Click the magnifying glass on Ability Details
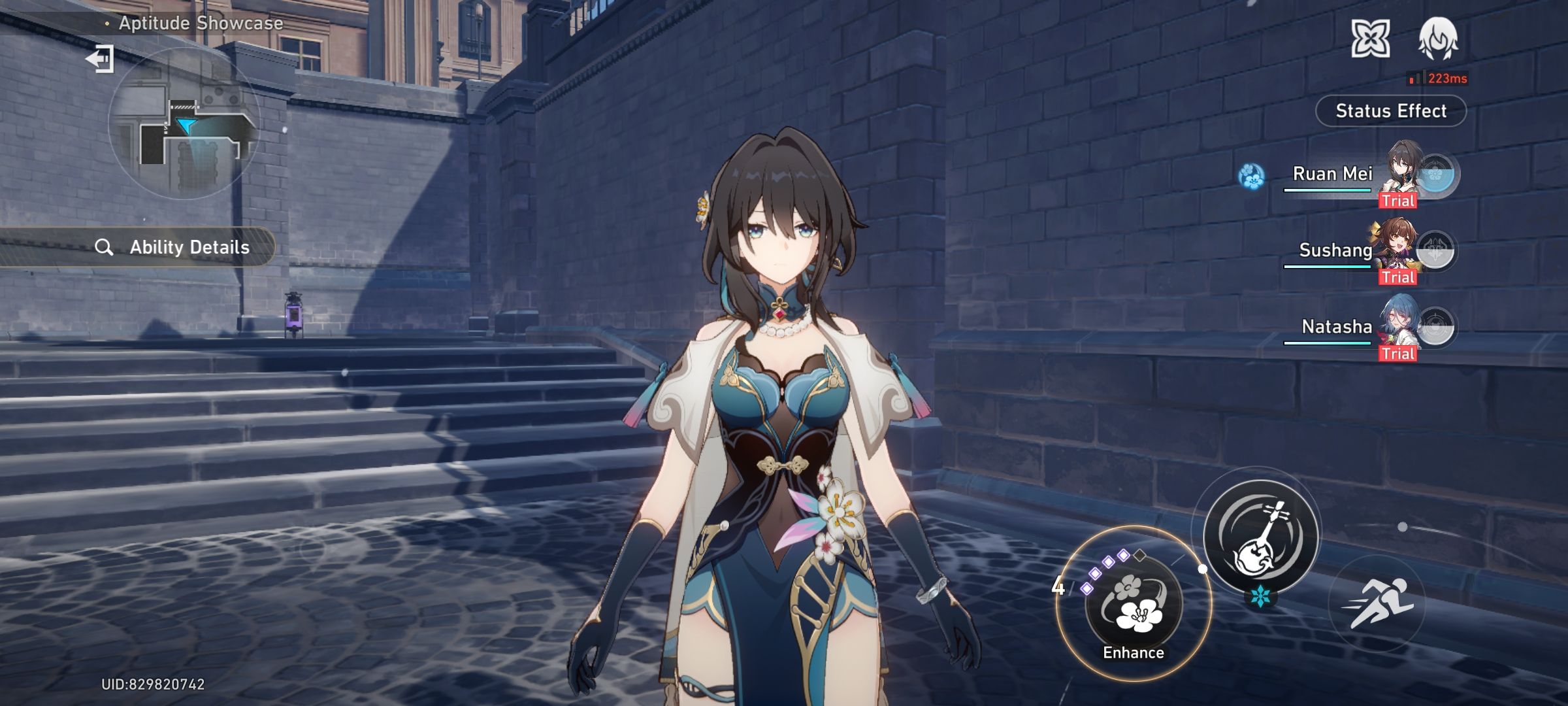 [105, 248]
